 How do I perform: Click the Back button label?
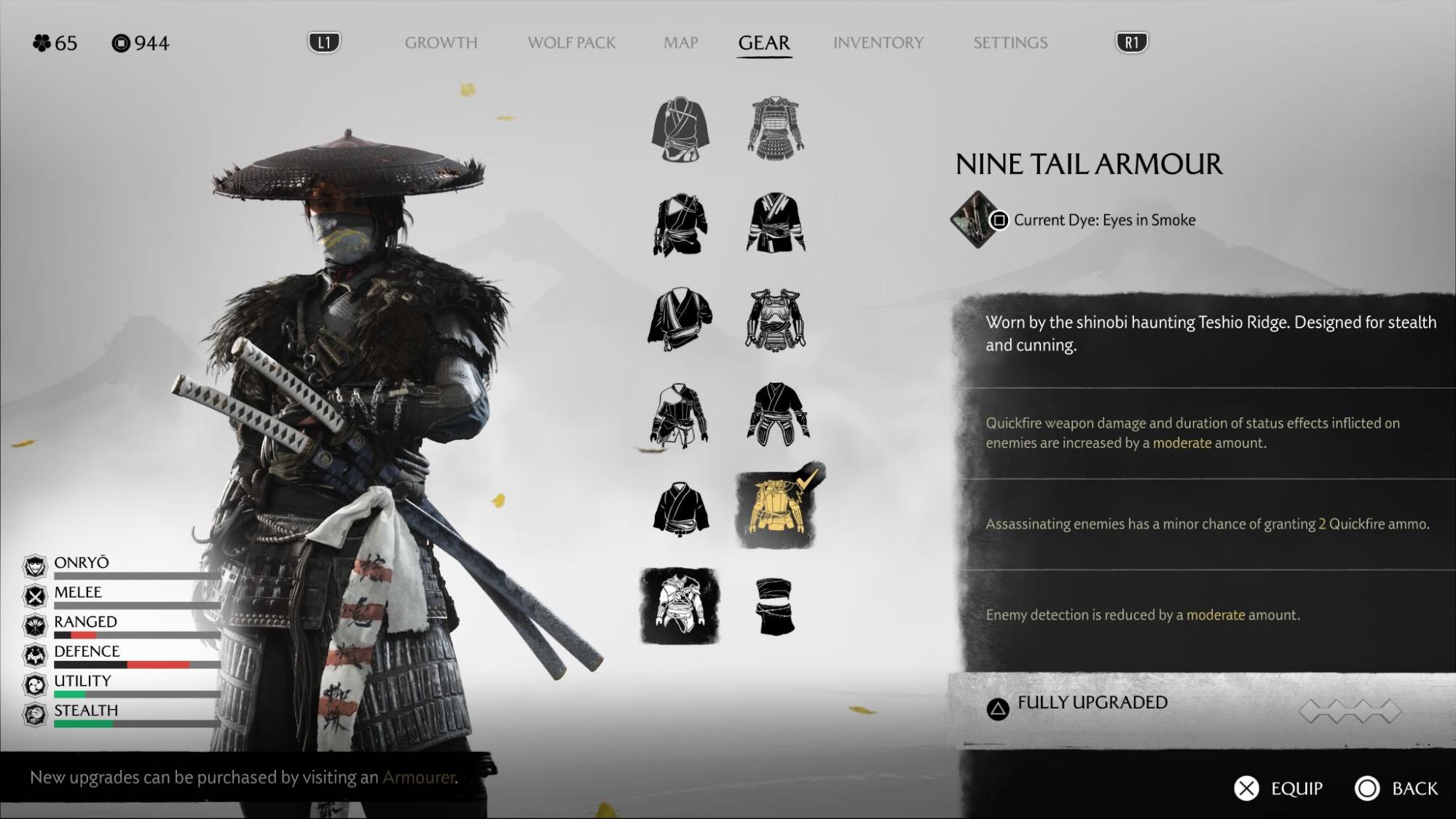click(x=1414, y=788)
